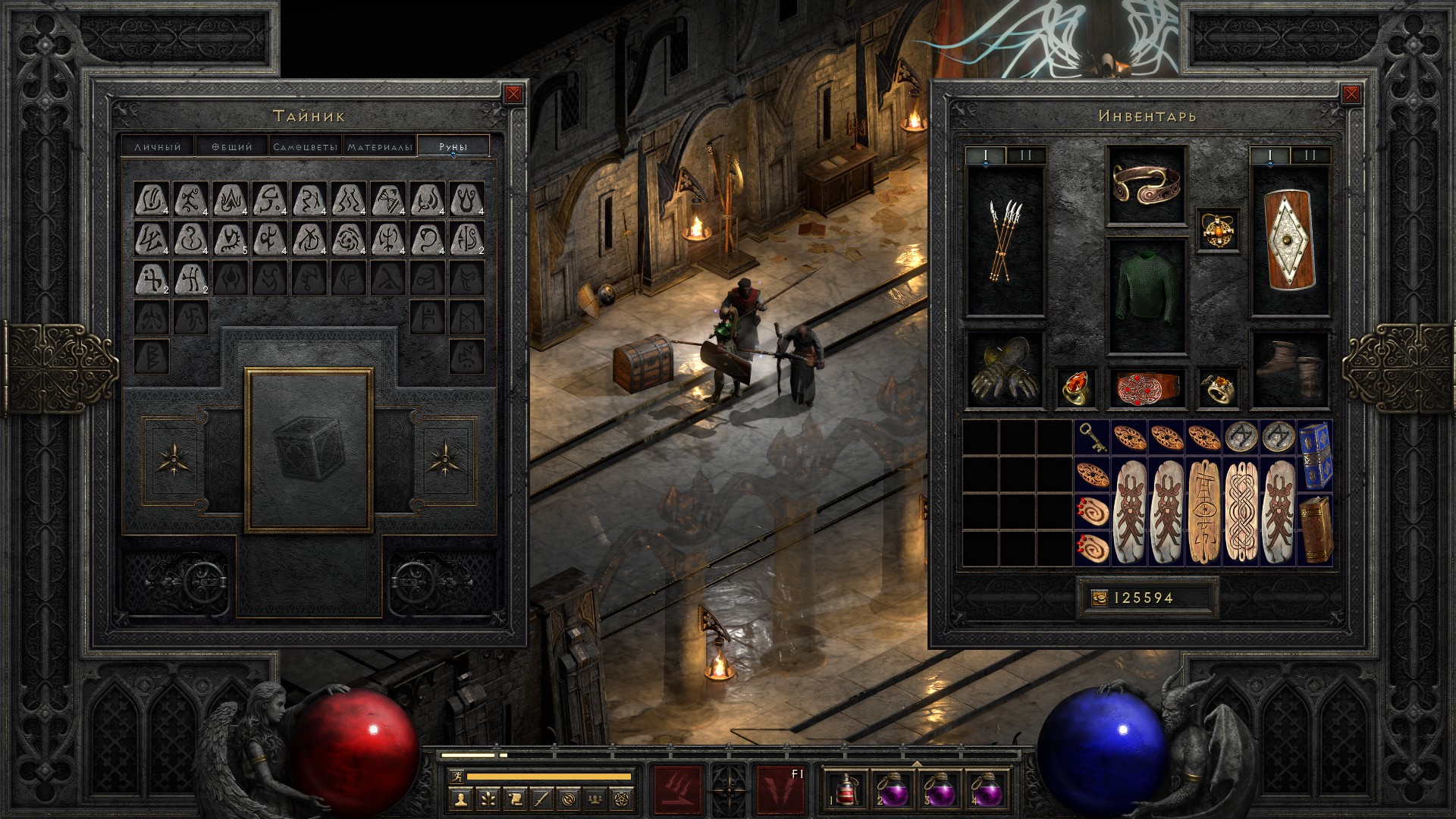
Task: Select the equipped circlet helm slot
Action: point(1146,186)
